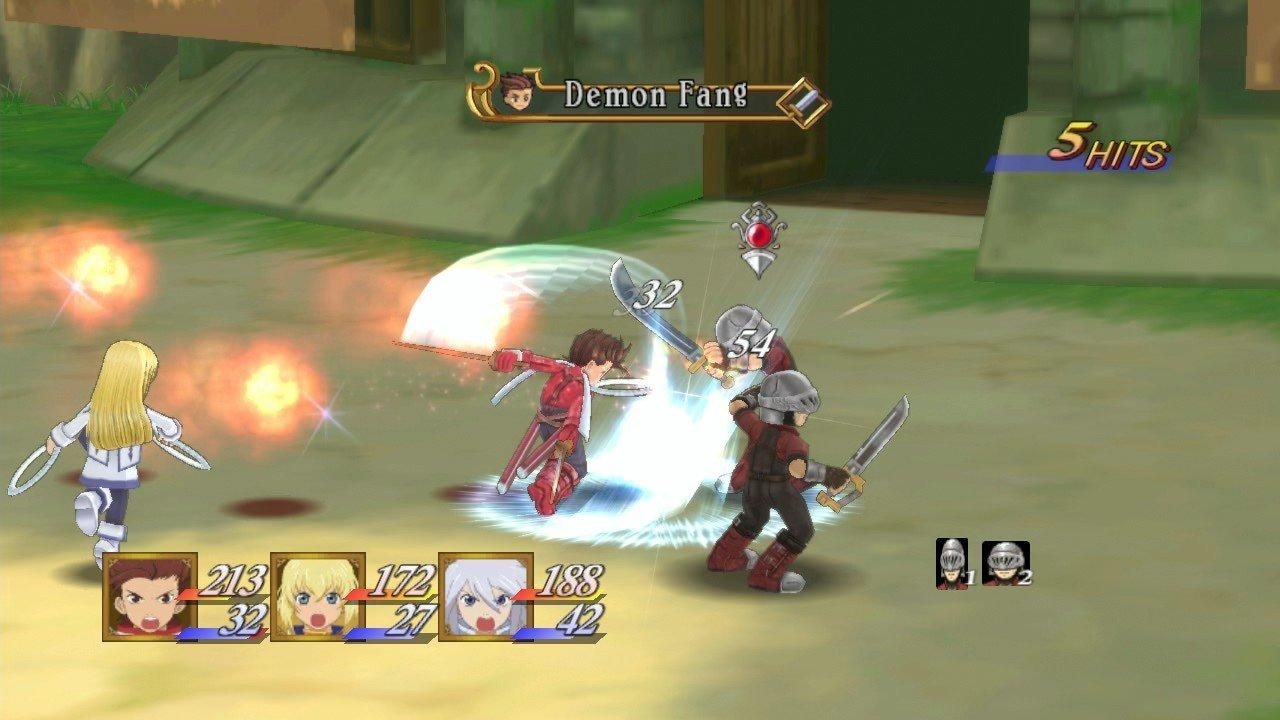
Task: Expand the Demon Fang skill name banner
Action: (650, 93)
